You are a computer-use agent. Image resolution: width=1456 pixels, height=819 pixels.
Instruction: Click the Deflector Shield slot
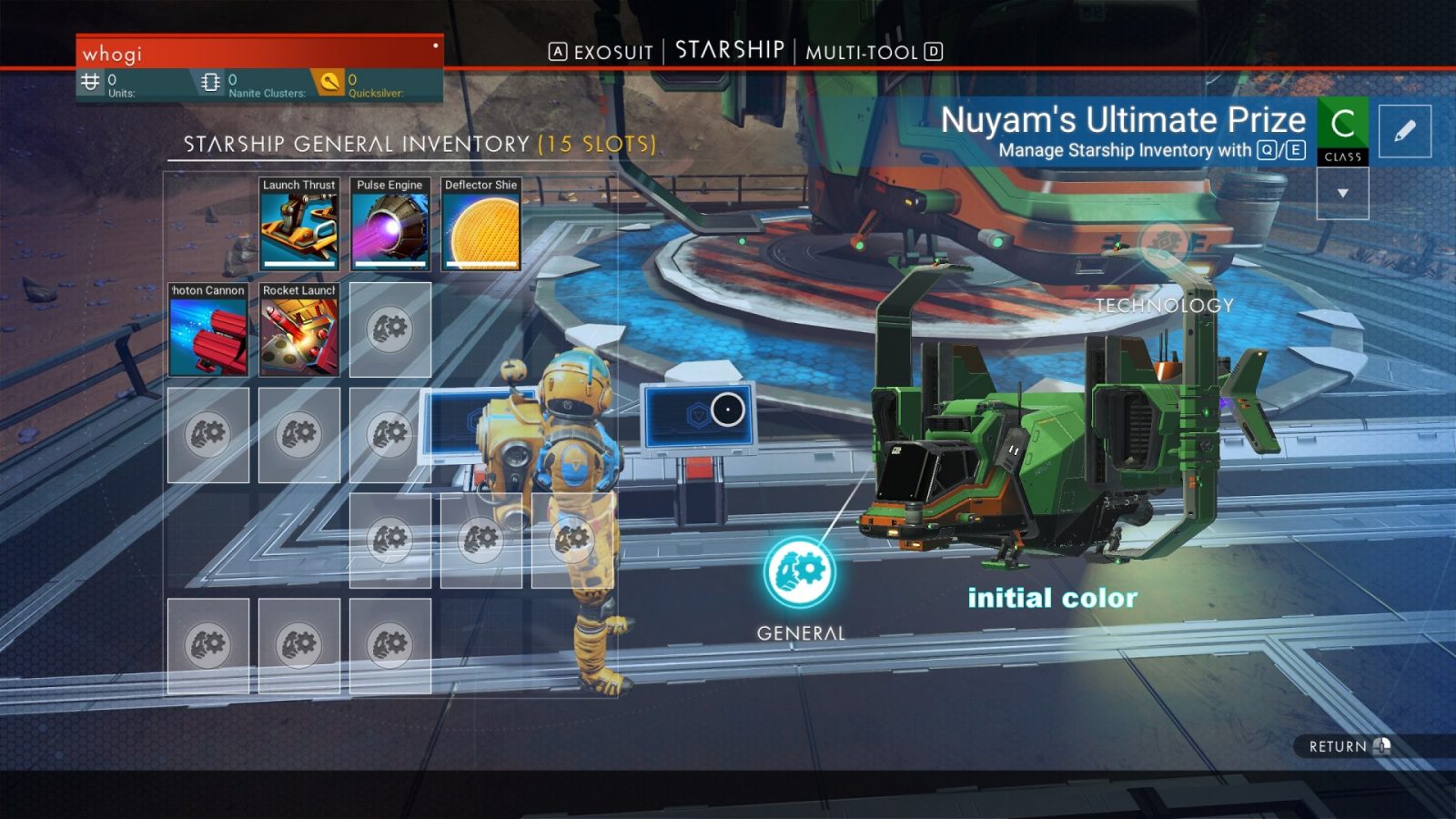tap(481, 225)
